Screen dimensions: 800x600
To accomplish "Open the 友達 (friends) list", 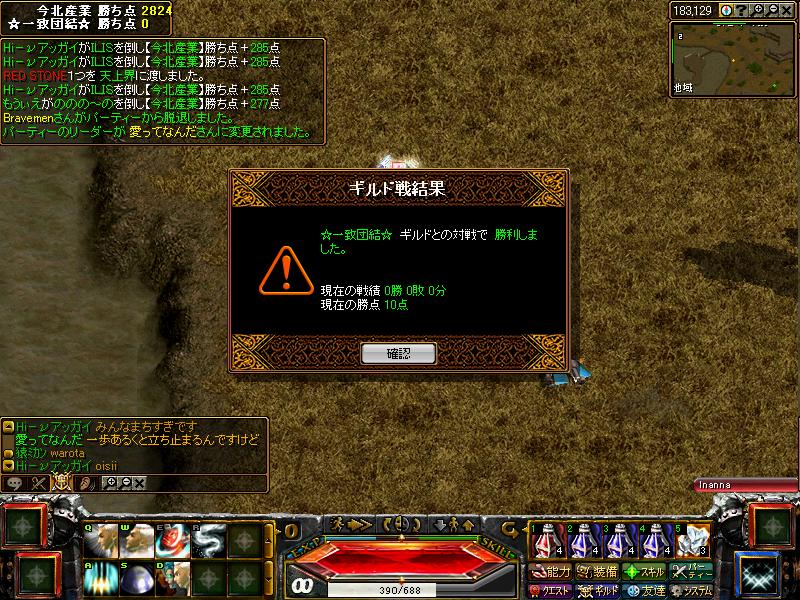I will pos(645,591).
